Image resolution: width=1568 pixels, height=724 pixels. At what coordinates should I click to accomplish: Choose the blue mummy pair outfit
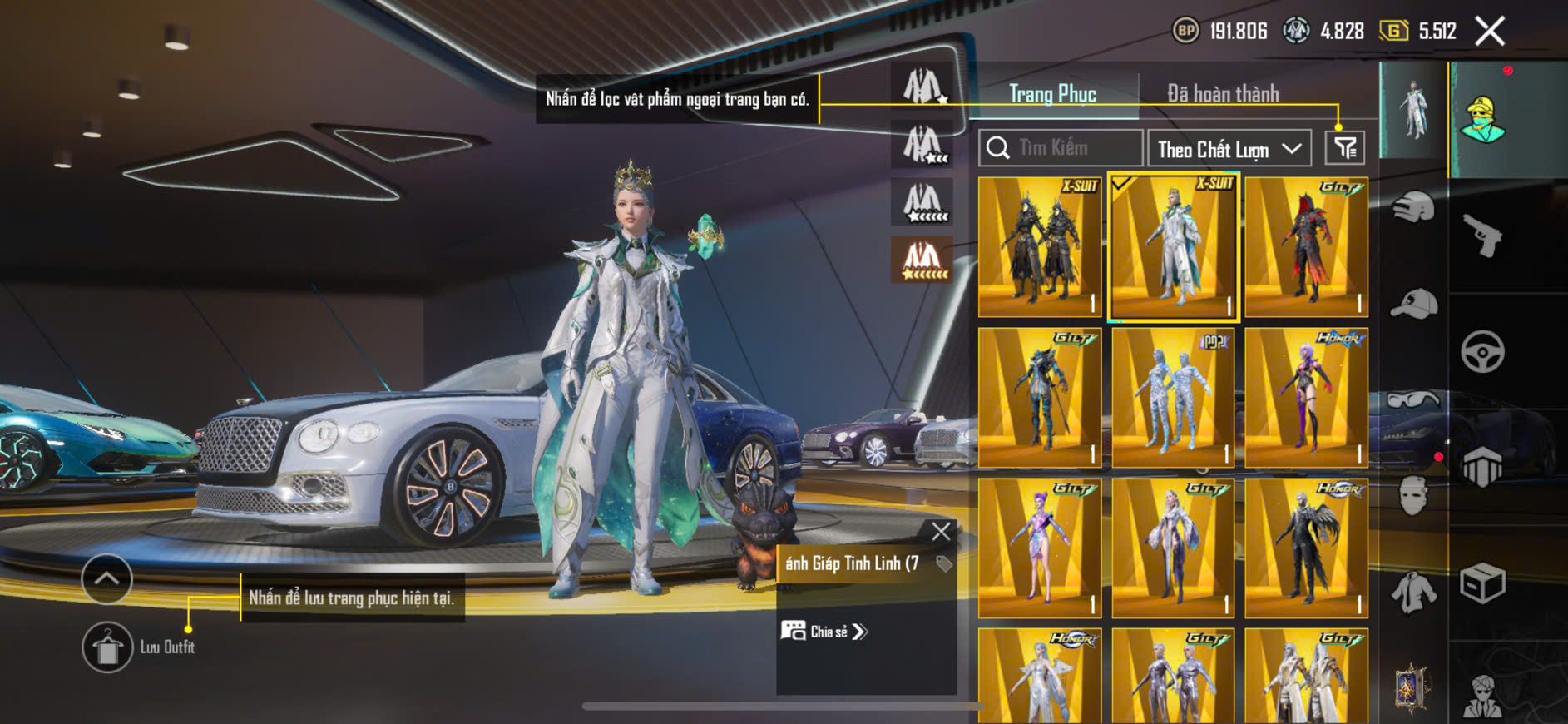coord(1173,398)
